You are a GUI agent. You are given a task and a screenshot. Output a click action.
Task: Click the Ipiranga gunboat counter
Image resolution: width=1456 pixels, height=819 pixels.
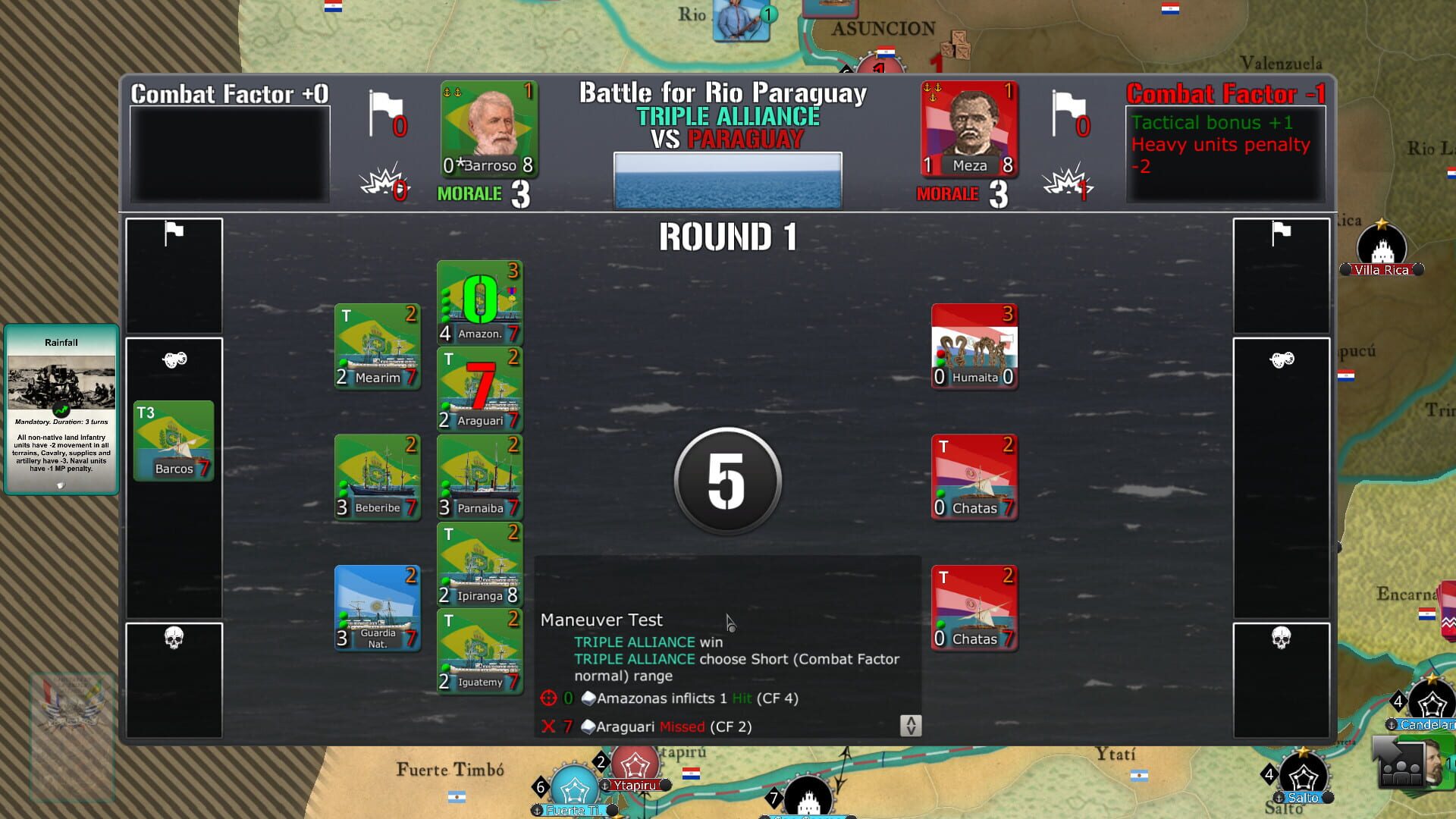click(x=479, y=563)
